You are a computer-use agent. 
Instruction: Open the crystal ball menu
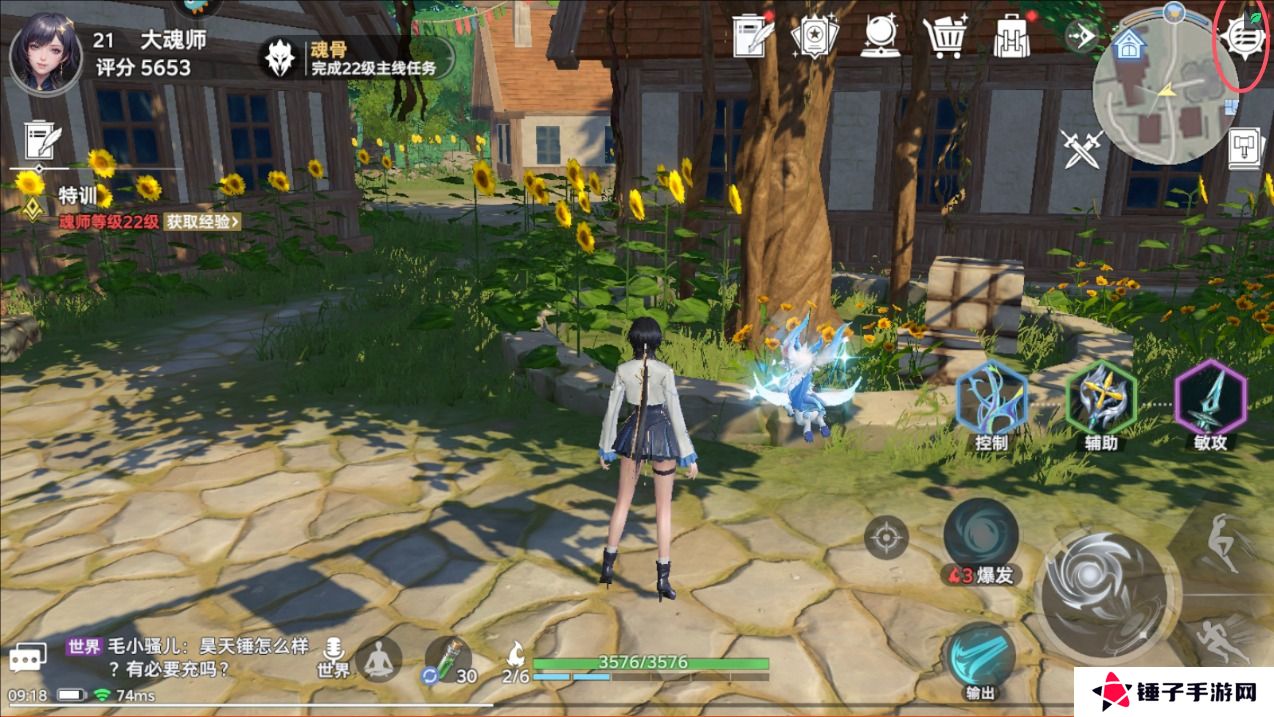tap(880, 37)
